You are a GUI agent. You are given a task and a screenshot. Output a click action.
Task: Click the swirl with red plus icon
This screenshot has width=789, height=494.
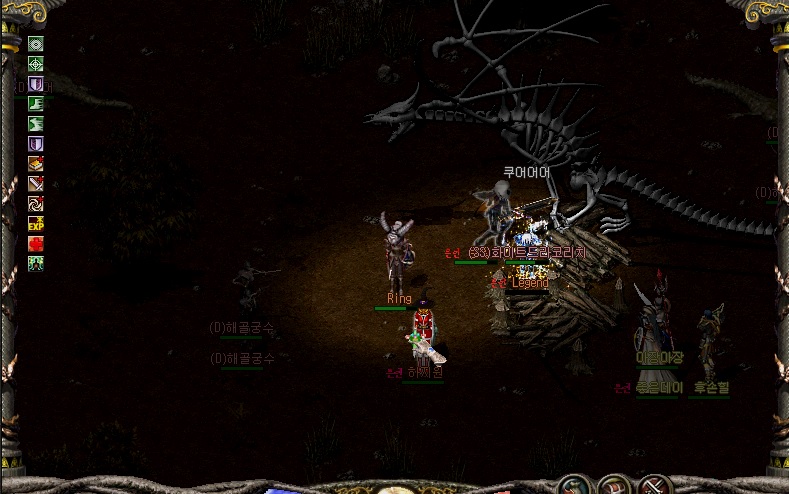tap(36, 204)
